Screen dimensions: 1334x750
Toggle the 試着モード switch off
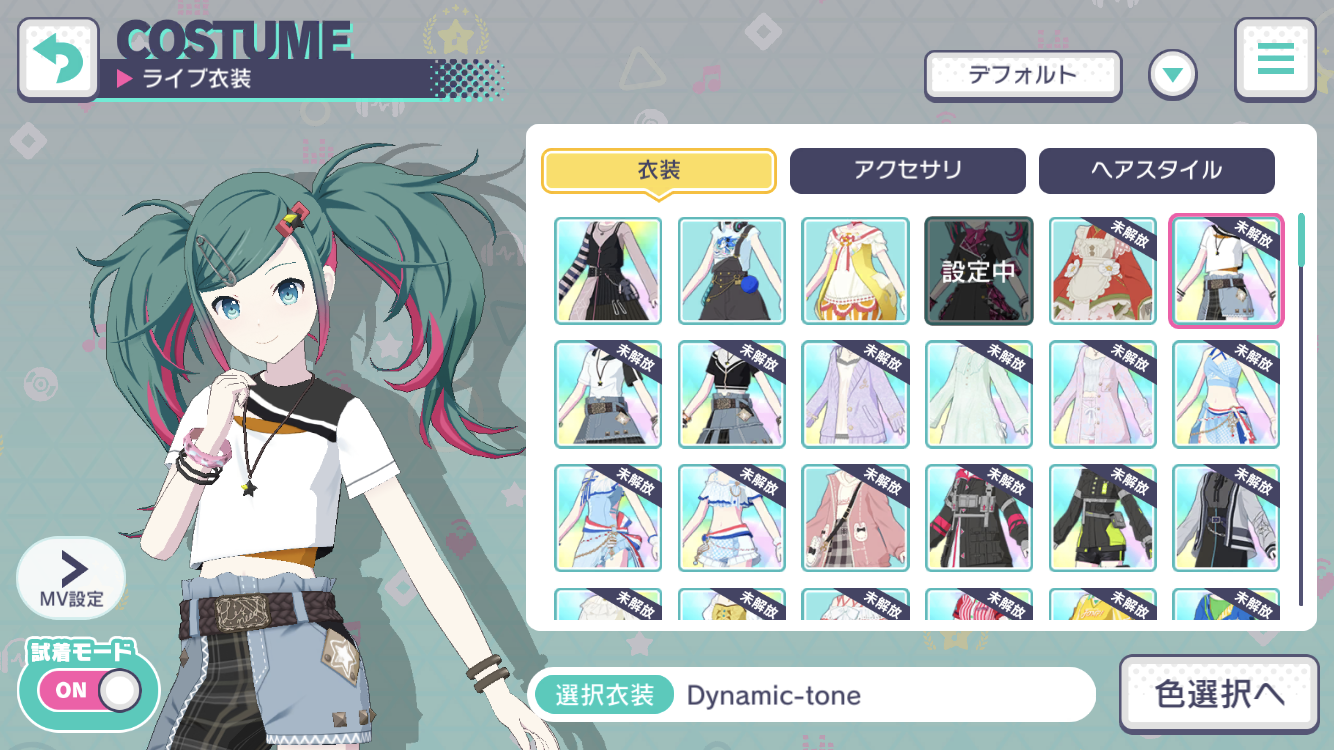coord(90,690)
